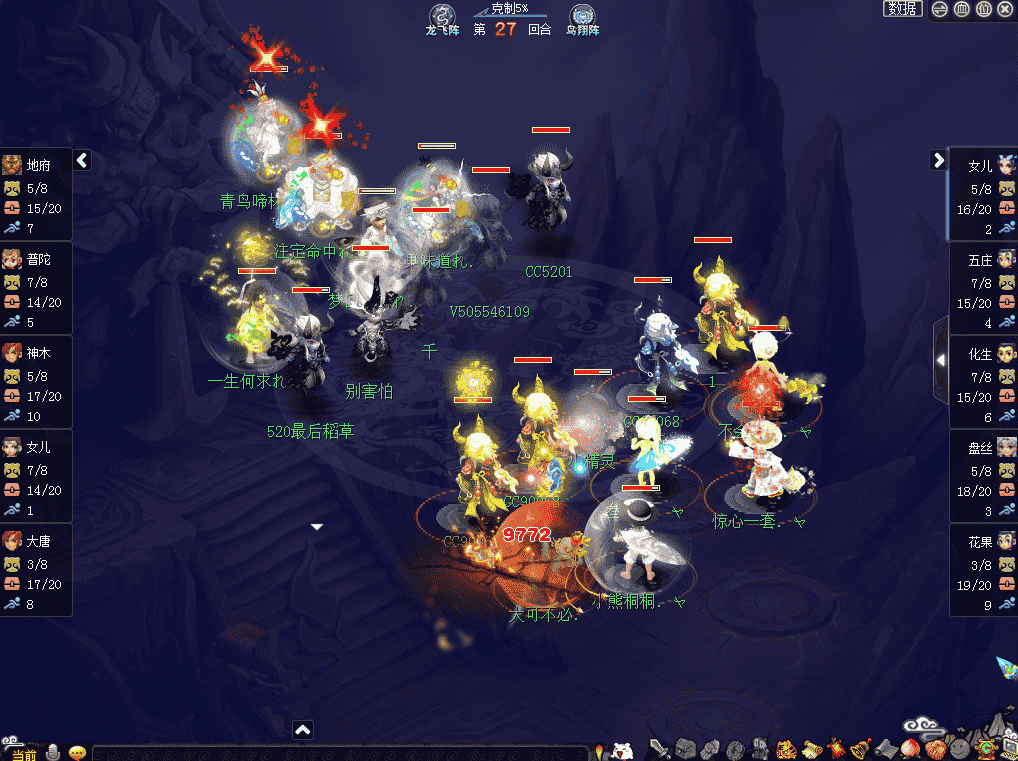Image resolution: width=1018 pixels, height=761 pixels.
Task: Select the 五庄 enemy team row
Action: click(x=983, y=290)
